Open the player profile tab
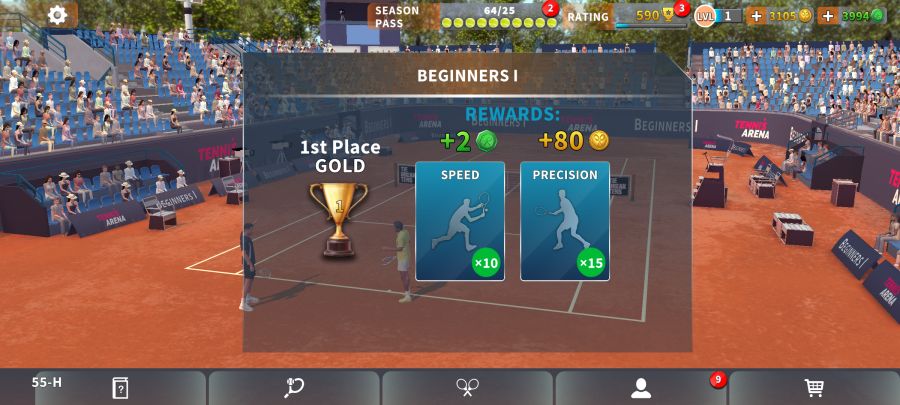Viewport: 900px width, 405px height. [x=641, y=388]
